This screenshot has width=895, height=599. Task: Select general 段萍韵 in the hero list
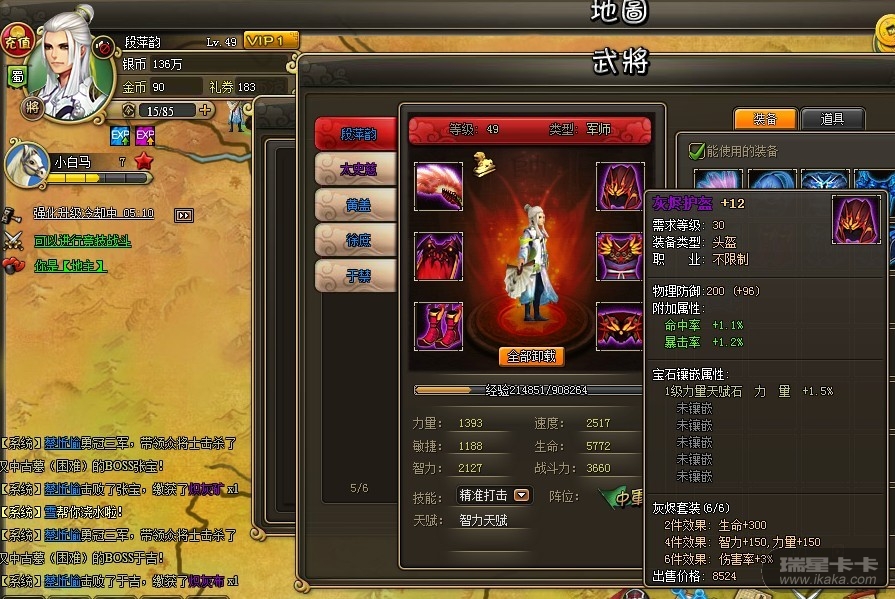(x=356, y=134)
